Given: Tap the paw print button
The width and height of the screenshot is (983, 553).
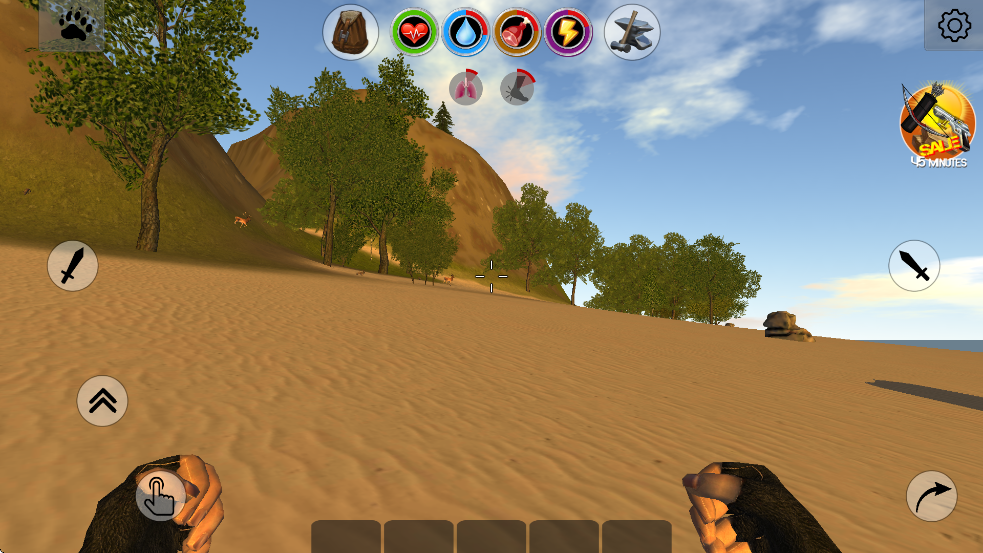Looking at the screenshot, I should (72, 25).
